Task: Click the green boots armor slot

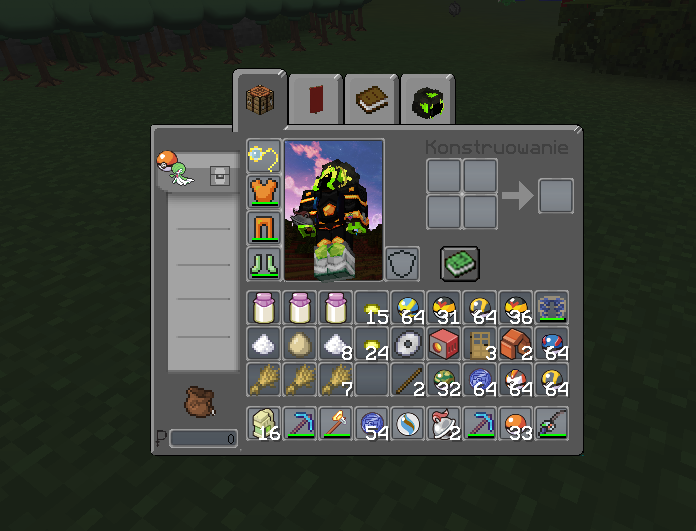Action: point(265,264)
